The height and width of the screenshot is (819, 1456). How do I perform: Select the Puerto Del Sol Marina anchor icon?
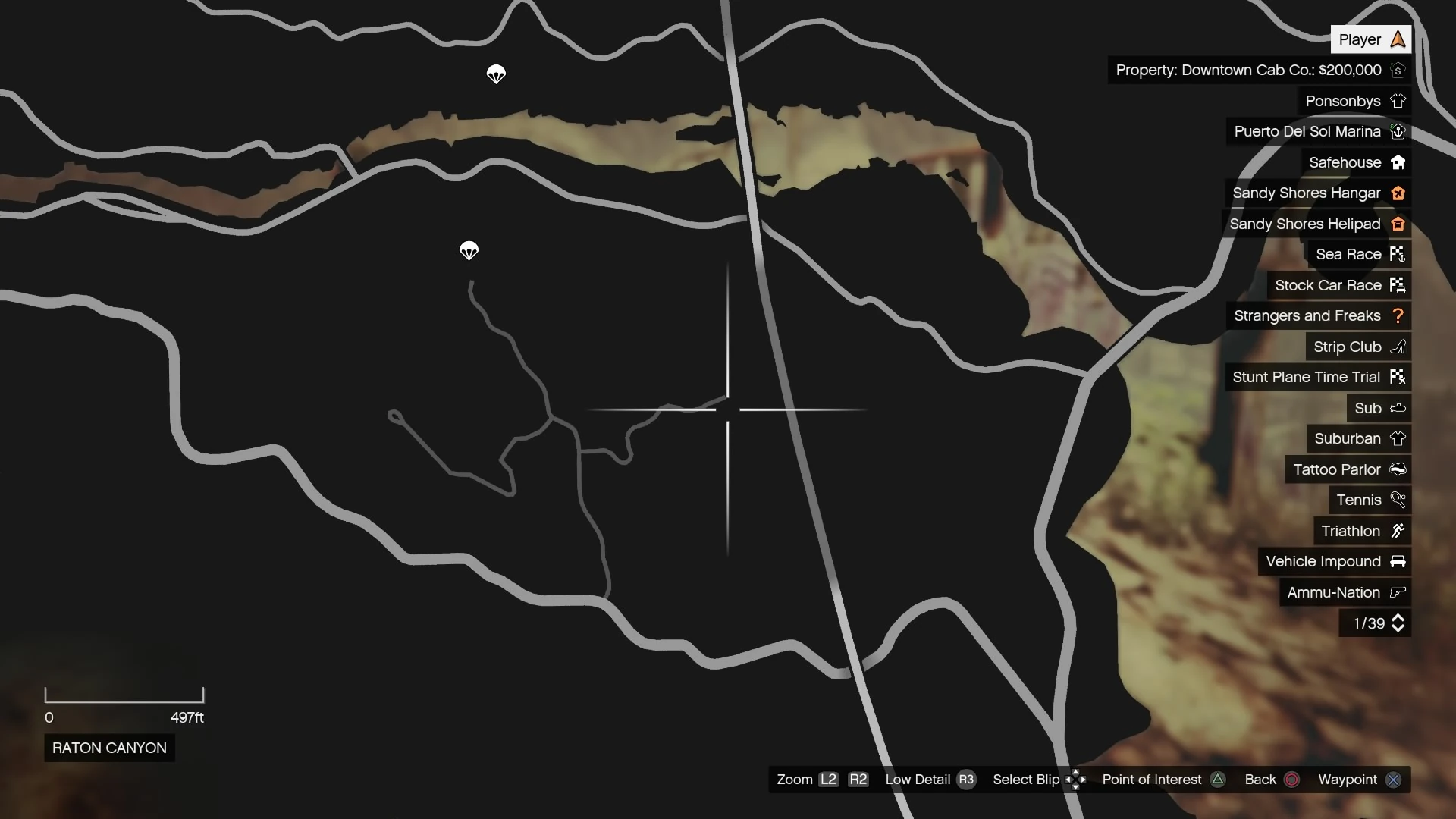(x=1399, y=131)
